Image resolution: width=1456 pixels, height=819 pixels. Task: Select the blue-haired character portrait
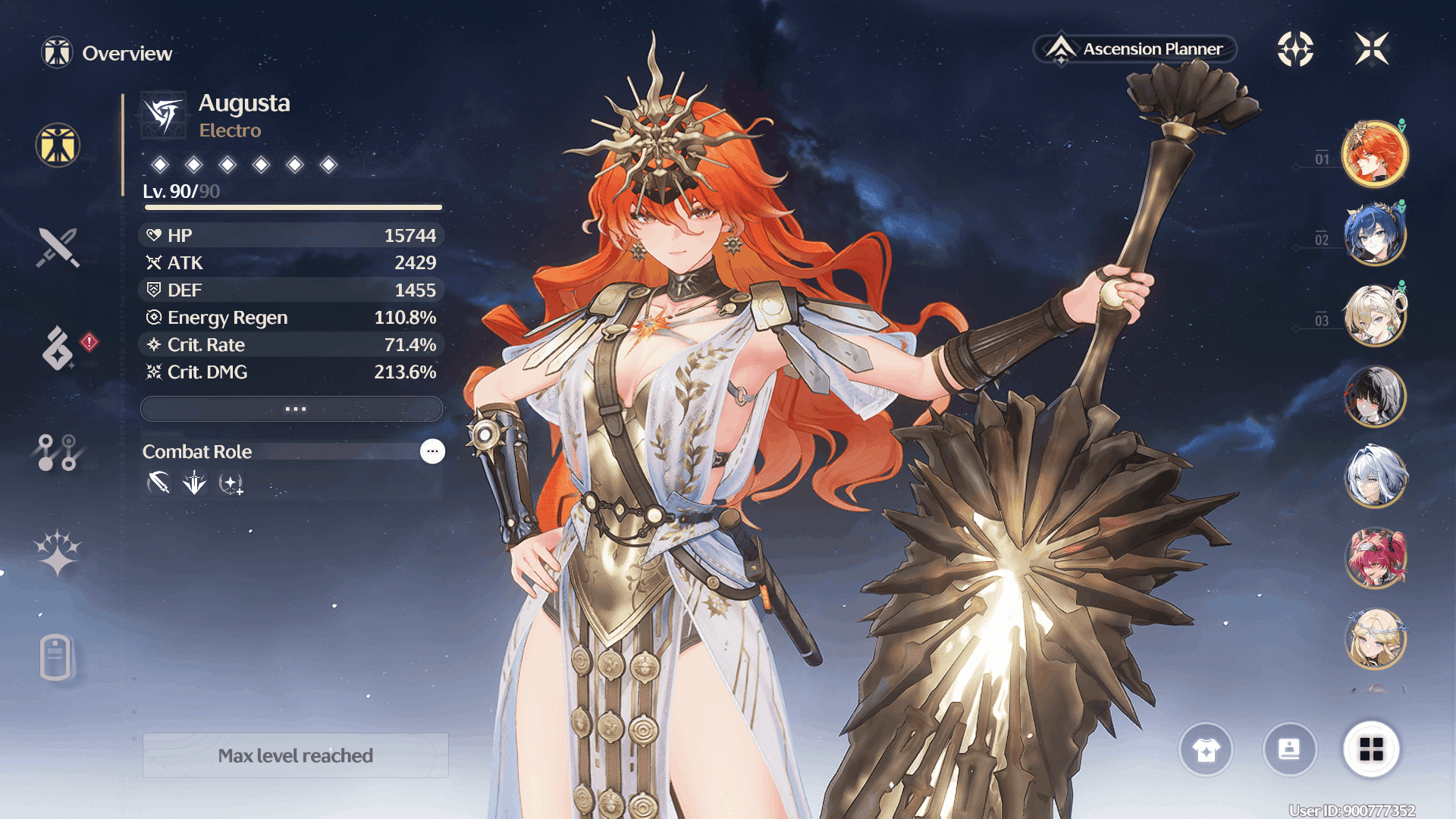[x=1374, y=235]
